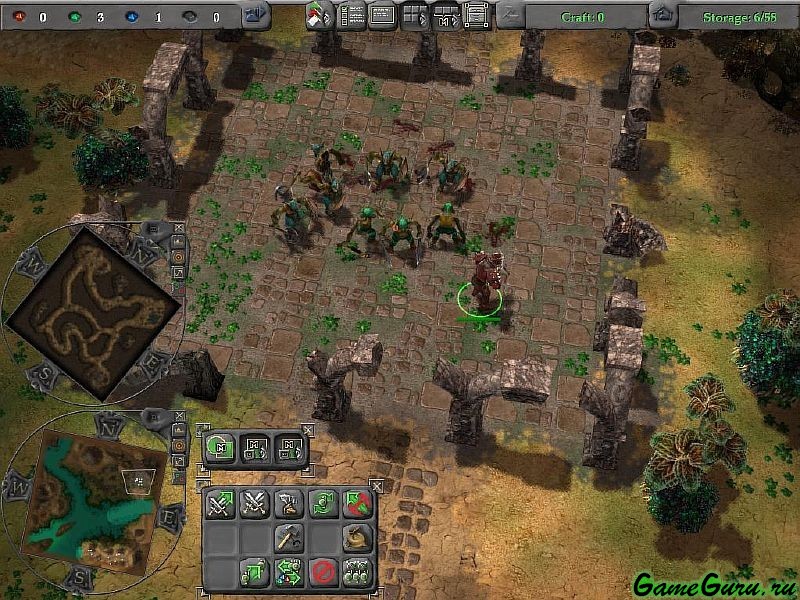Select the red and green arrows command icon
800x600 pixels.
pos(356,503)
